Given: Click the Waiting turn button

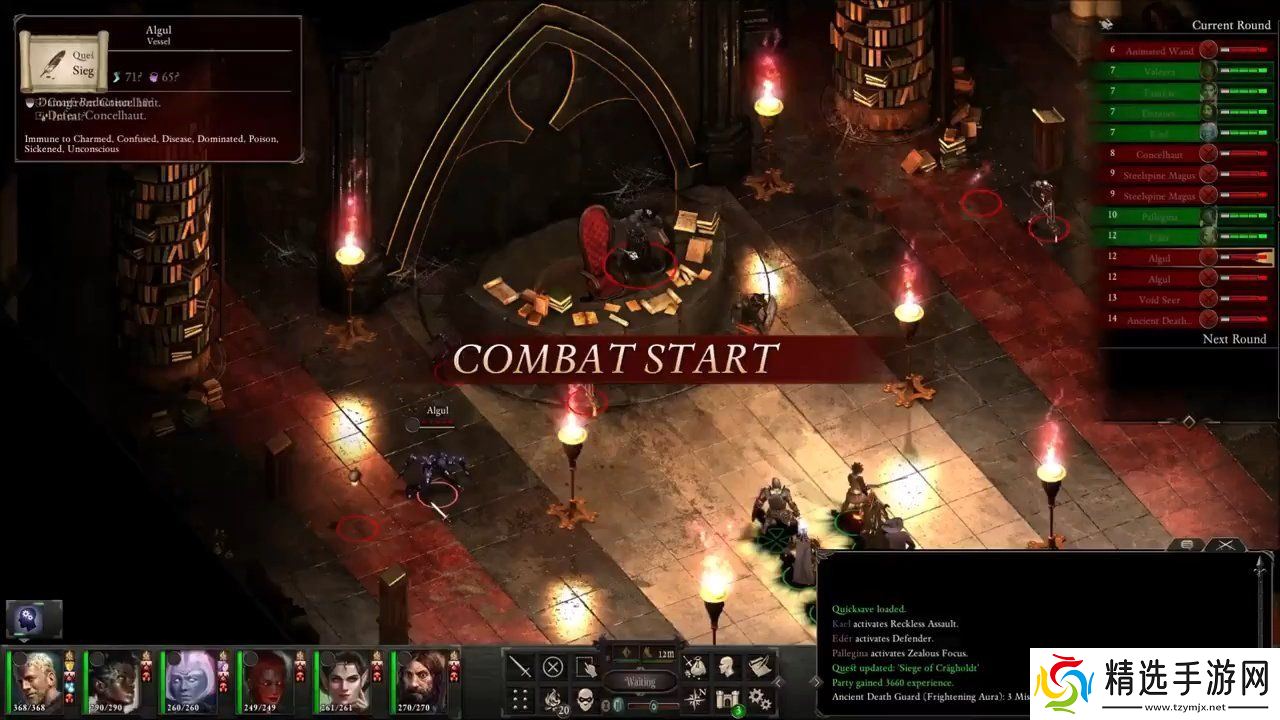Looking at the screenshot, I should (x=640, y=682).
